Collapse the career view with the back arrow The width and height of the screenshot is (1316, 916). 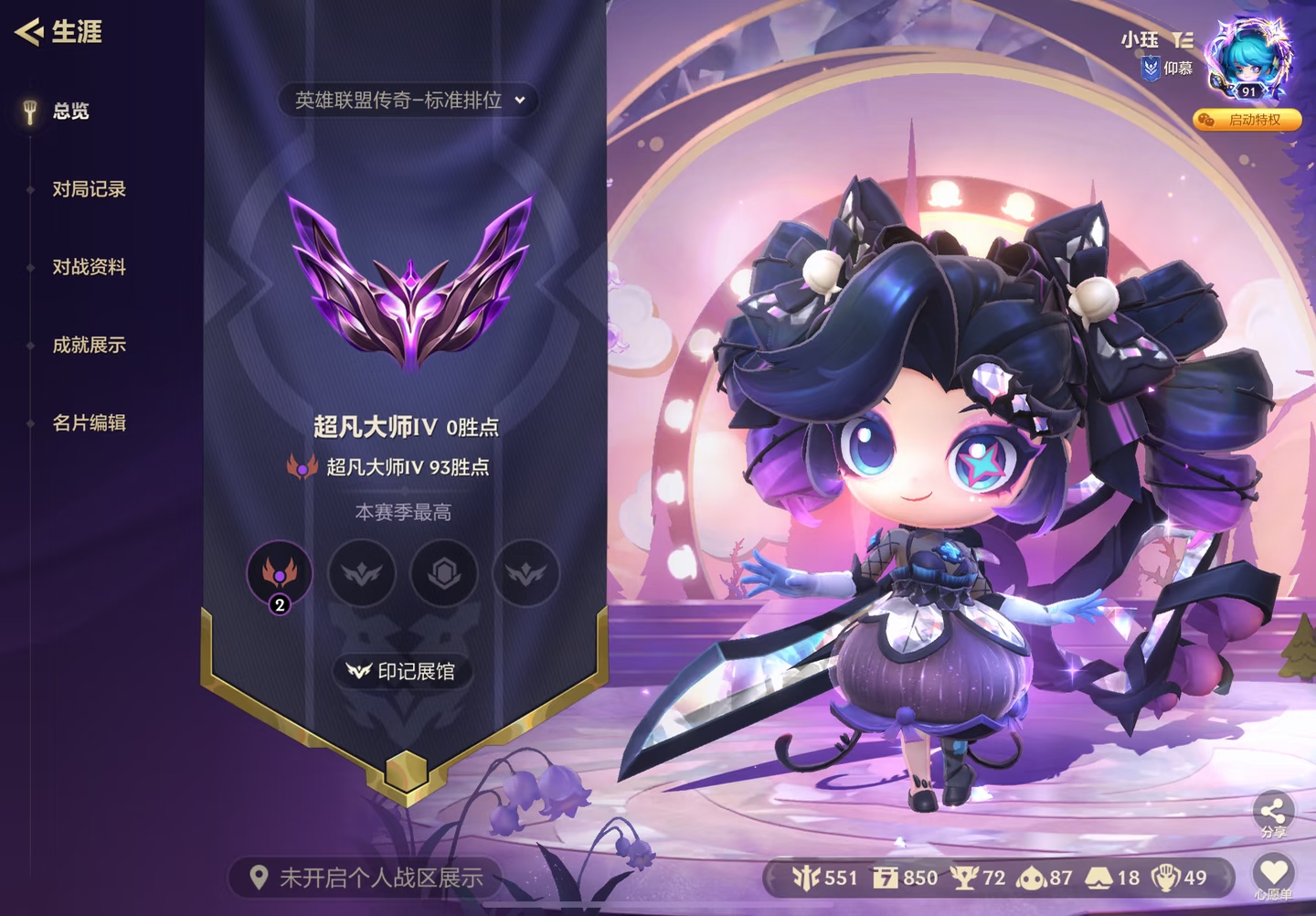(28, 32)
